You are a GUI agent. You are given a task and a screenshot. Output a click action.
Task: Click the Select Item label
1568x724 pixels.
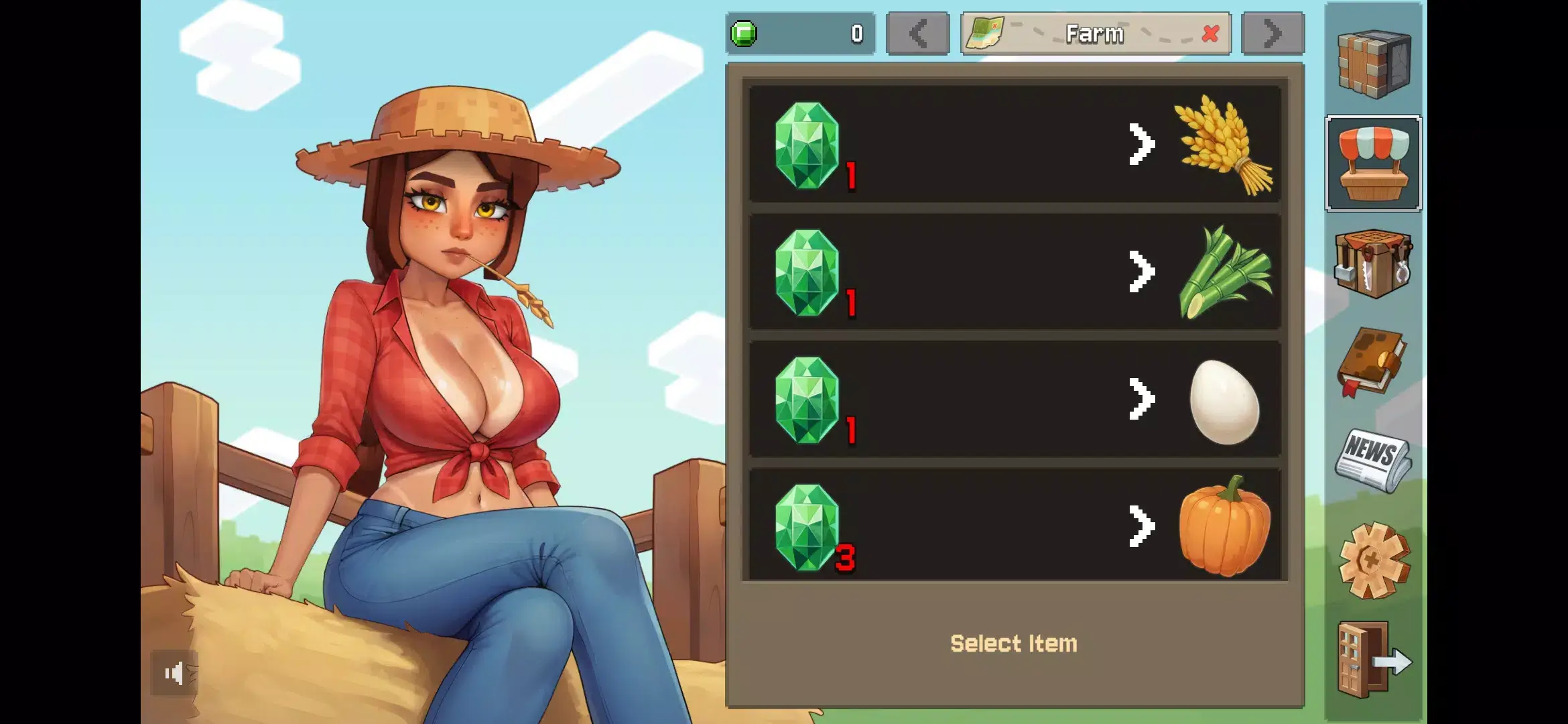[1012, 642]
